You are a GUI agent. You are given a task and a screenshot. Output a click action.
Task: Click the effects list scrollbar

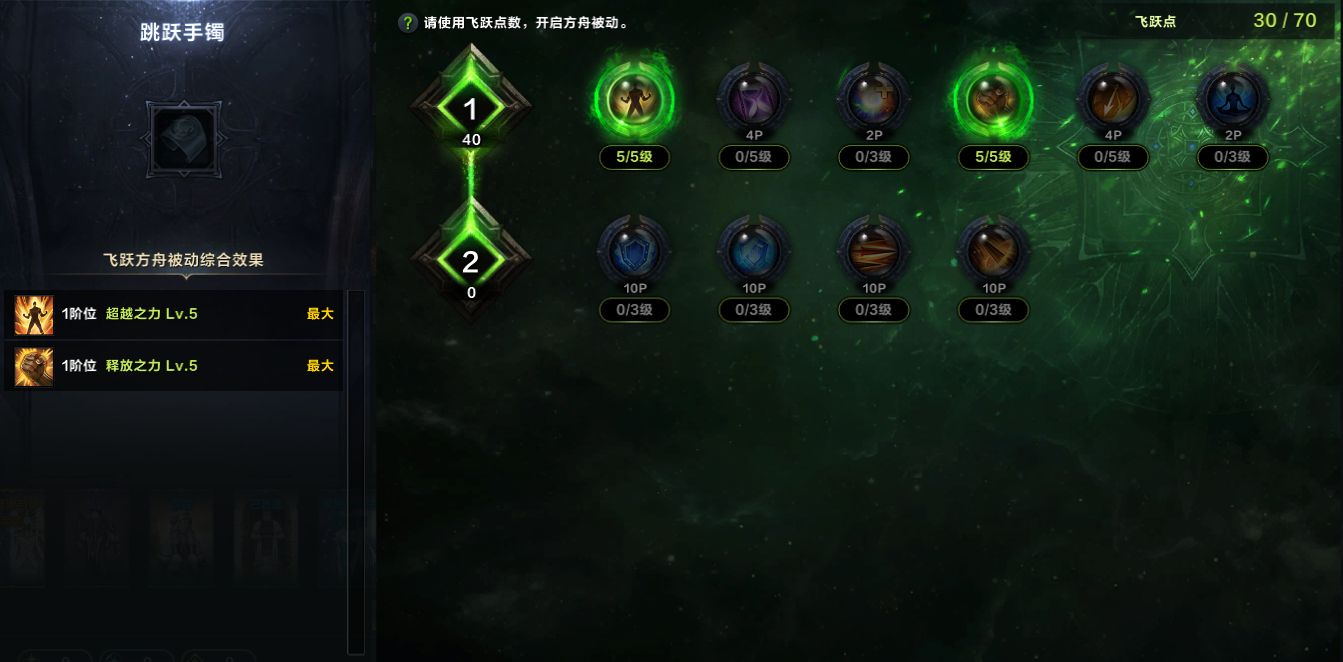[356, 470]
